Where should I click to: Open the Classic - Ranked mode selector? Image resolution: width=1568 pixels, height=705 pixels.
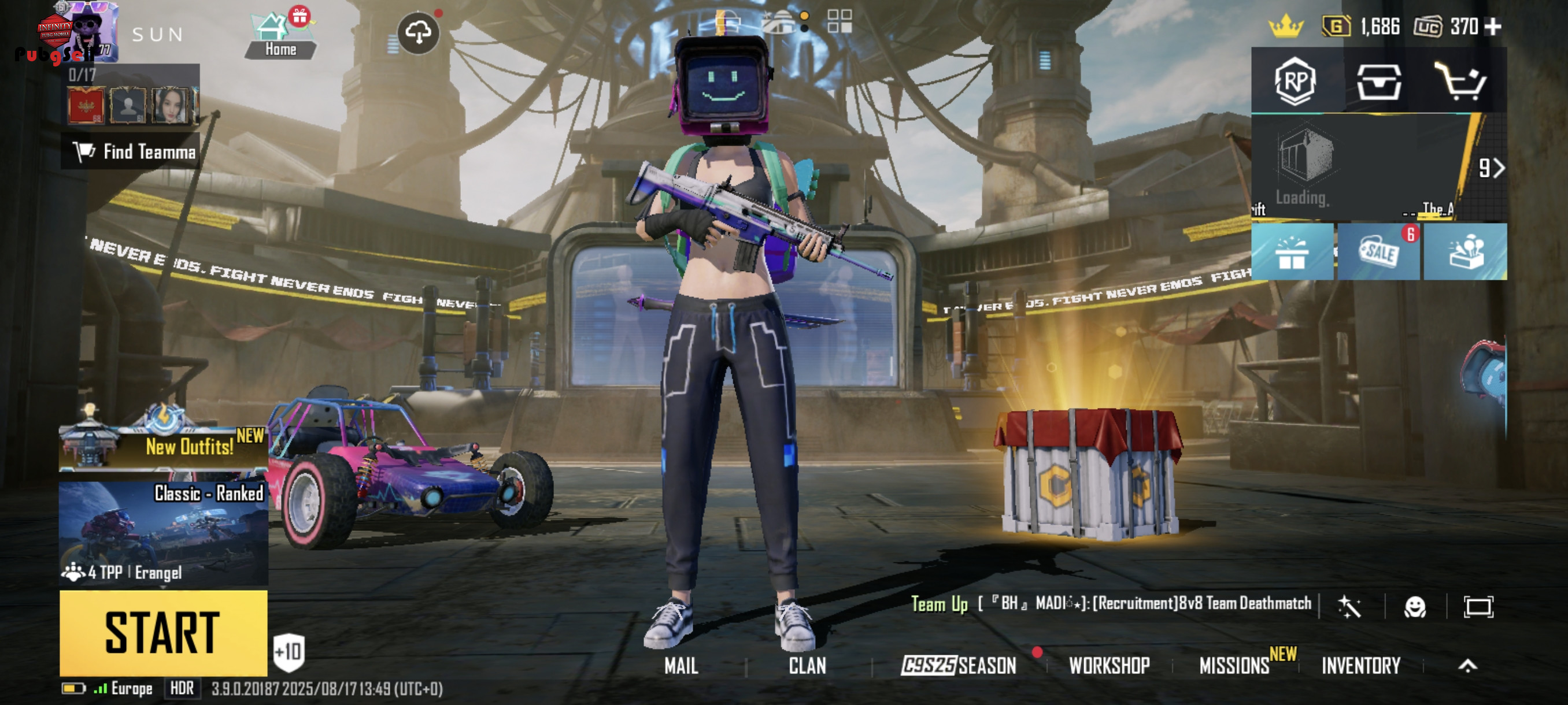[163, 532]
